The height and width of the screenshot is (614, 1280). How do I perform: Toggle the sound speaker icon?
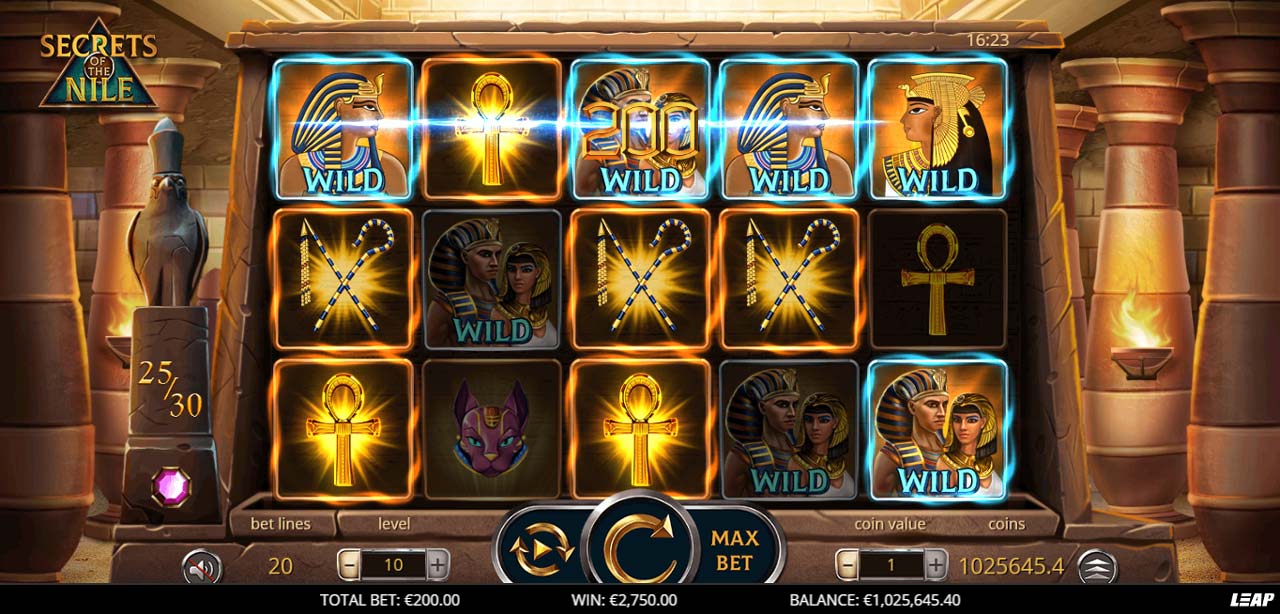click(x=201, y=568)
